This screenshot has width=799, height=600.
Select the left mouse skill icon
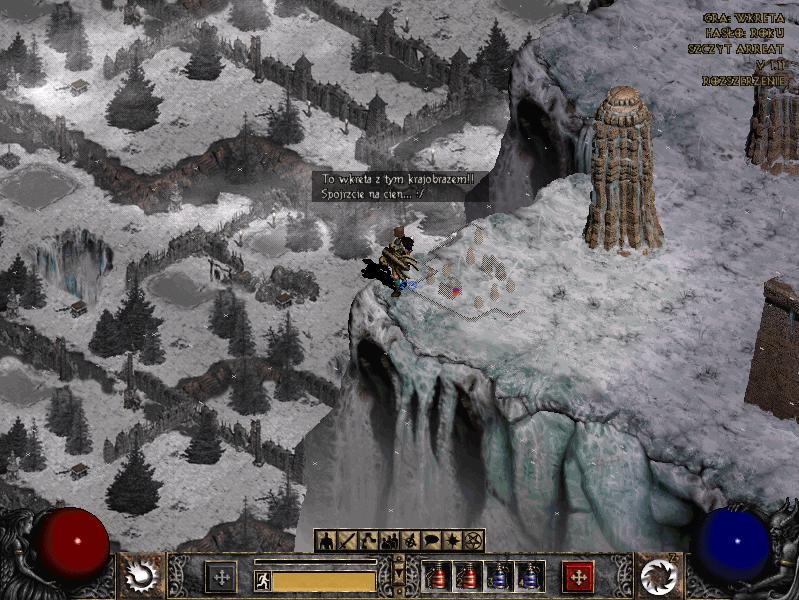[140, 575]
